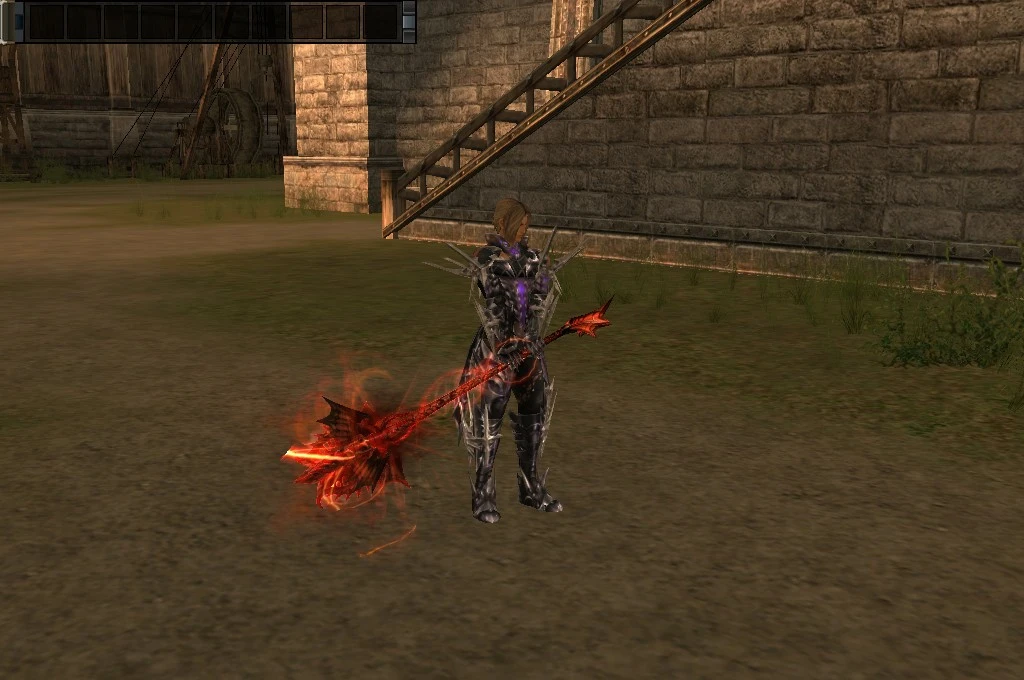This screenshot has height=680, width=1024.
Task: Click the light middle button at hotbar's right end
Action: pos(409,21)
